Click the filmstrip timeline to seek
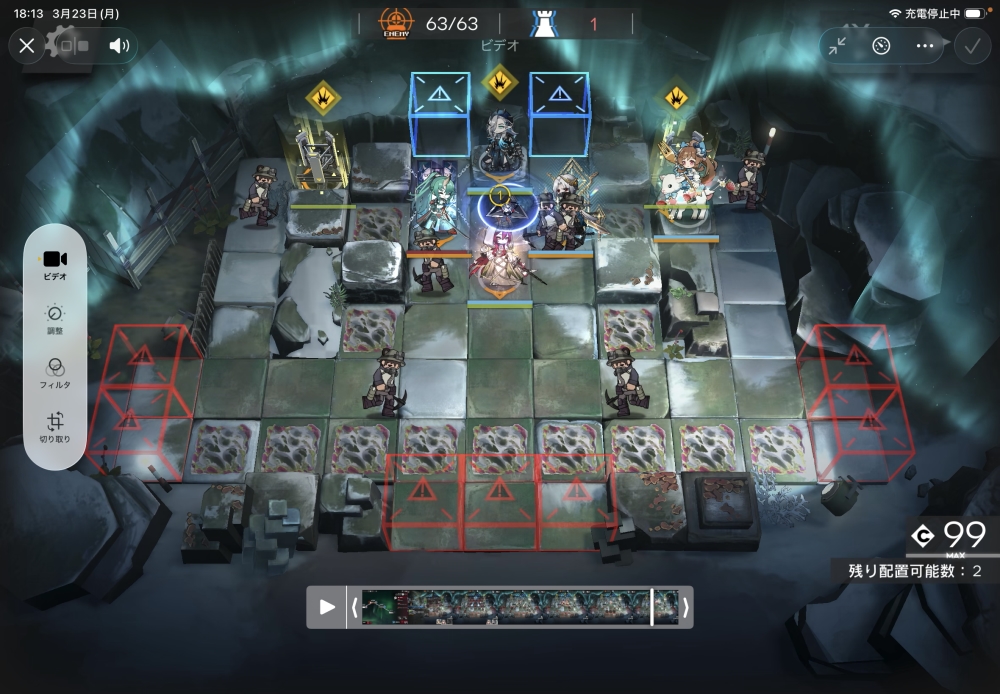The image size is (1000, 694). tap(500, 607)
